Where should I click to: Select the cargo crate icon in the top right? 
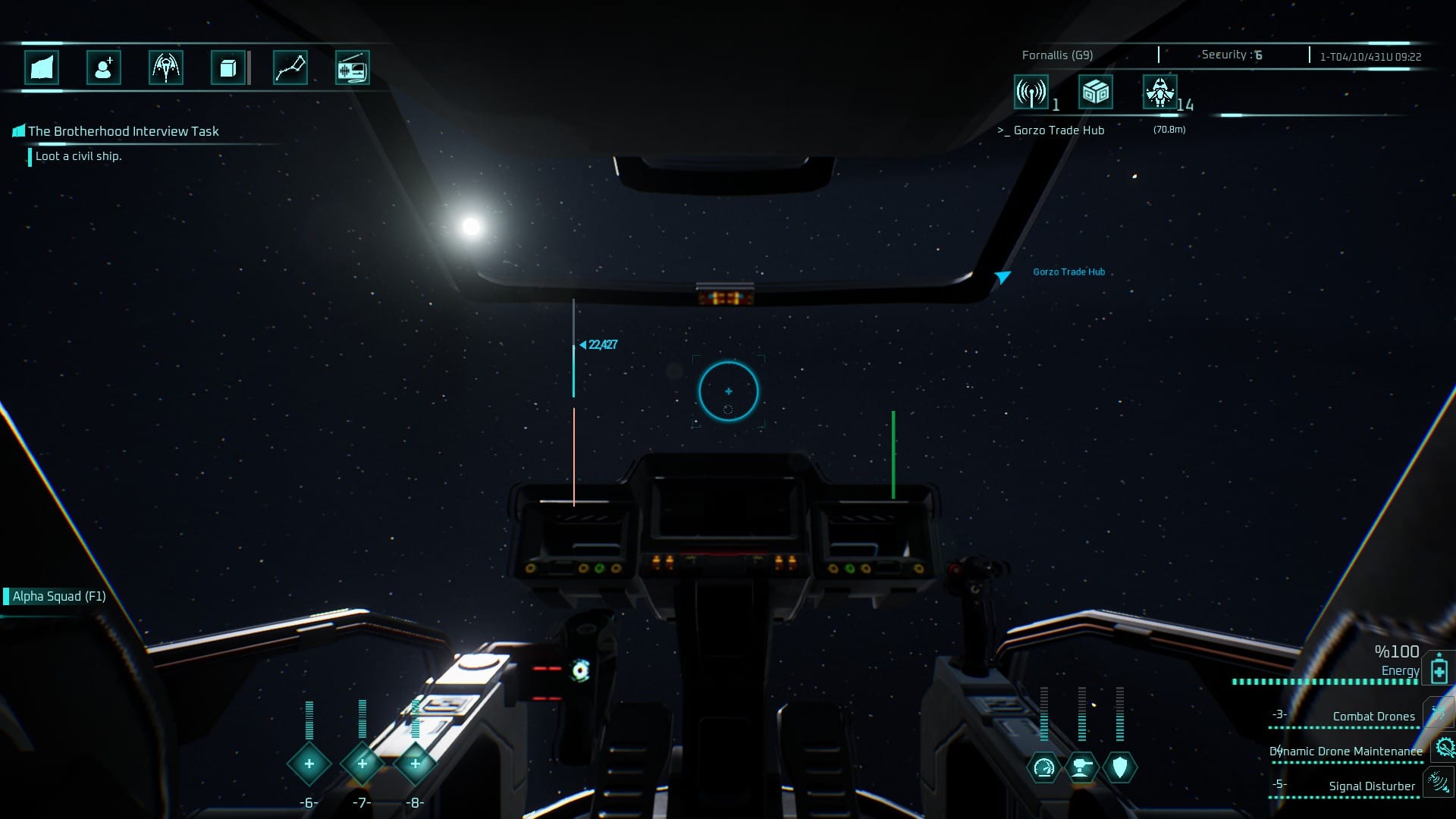coord(1095,93)
